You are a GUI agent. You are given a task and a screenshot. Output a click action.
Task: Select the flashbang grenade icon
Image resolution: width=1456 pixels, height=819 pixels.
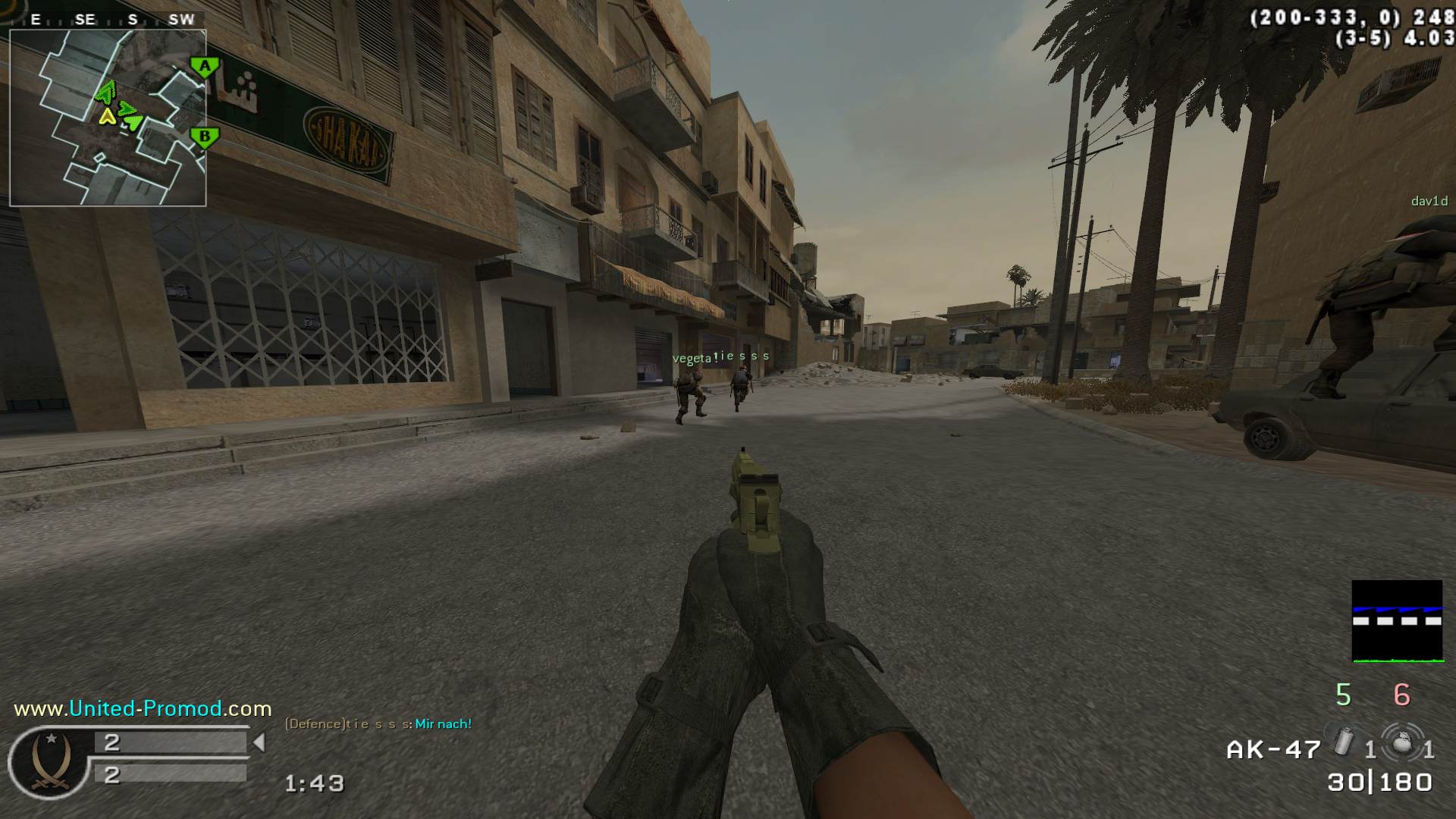click(1343, 740)
